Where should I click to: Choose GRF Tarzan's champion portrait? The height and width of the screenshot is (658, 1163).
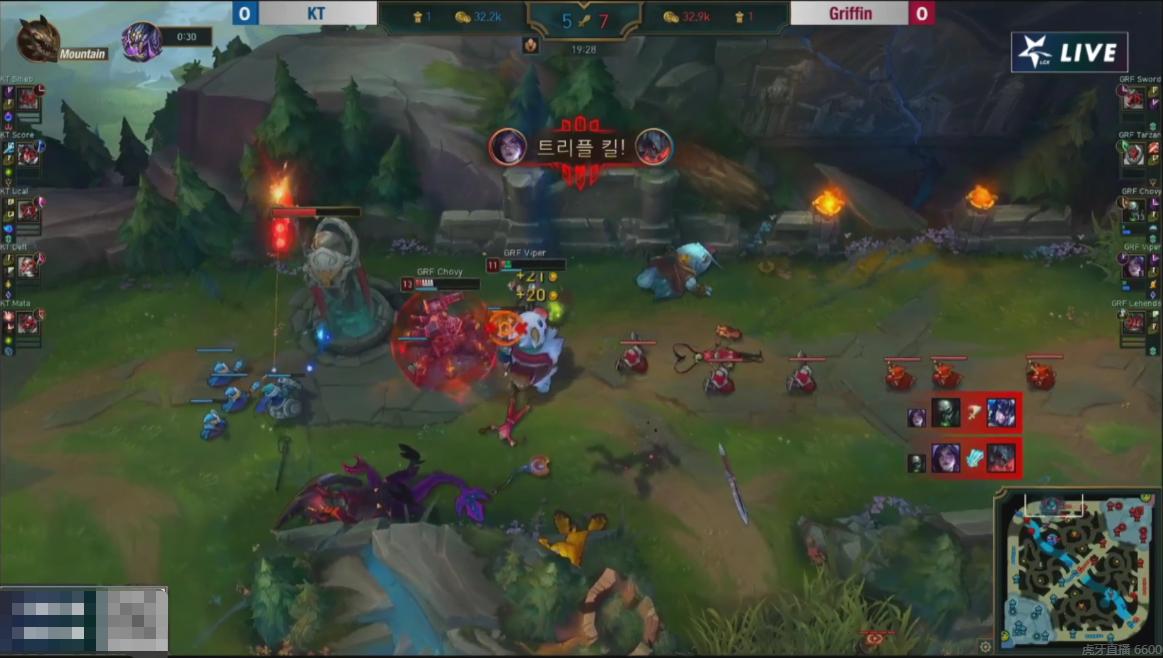tap(1134, 154)
